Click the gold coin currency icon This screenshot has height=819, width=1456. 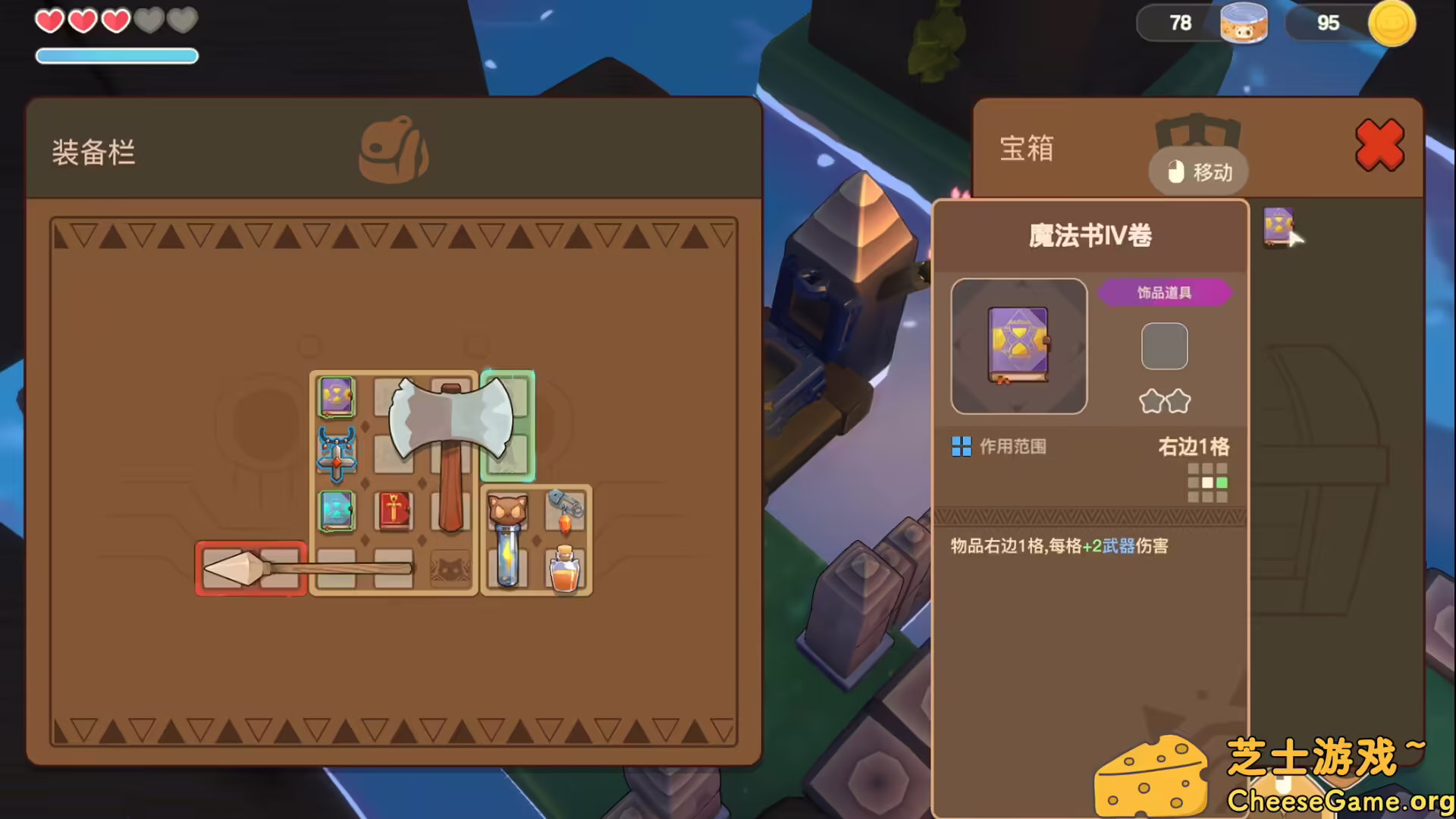coord(1392,24)
